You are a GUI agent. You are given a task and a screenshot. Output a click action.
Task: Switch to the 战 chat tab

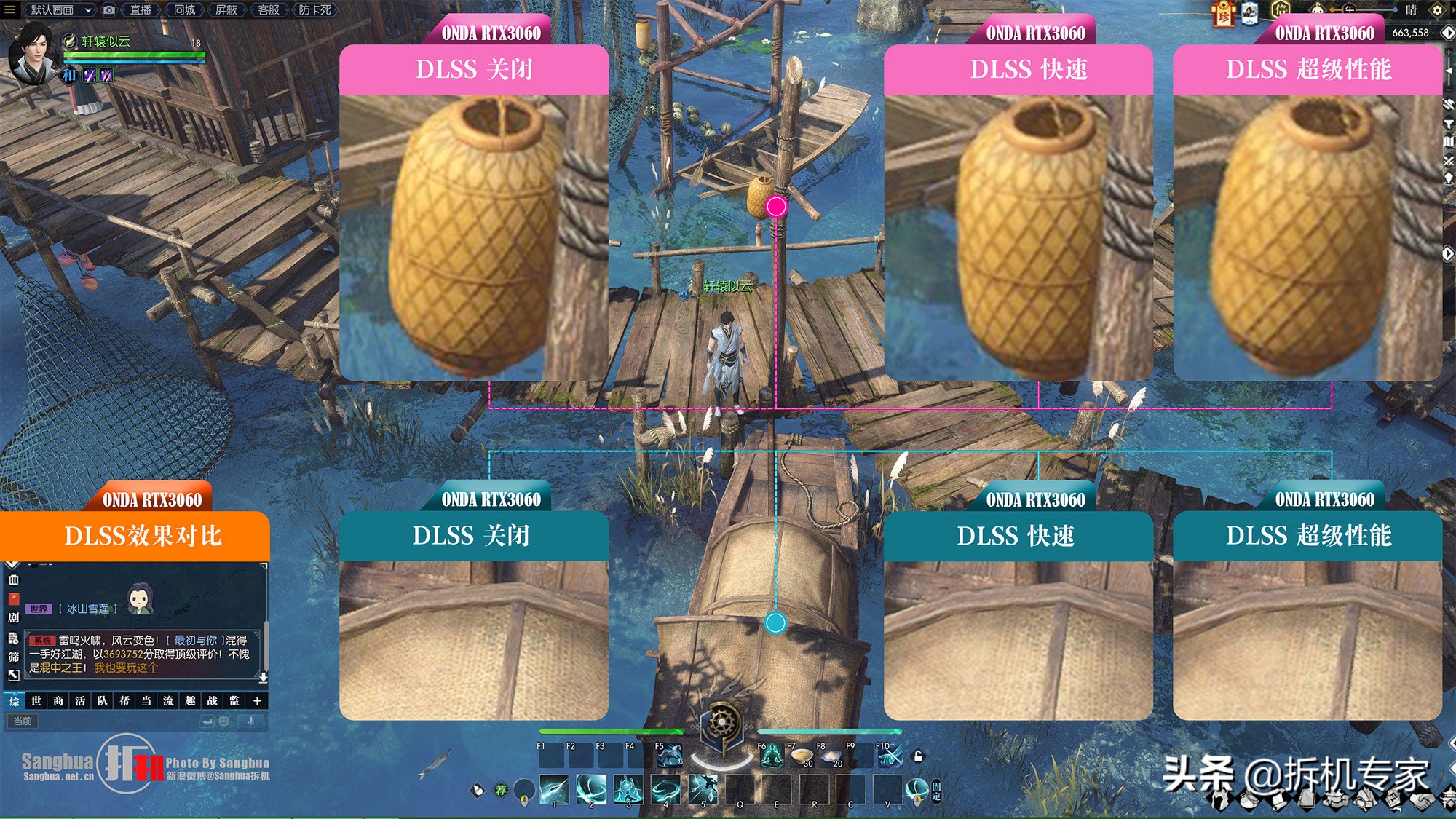click(213, 701)
